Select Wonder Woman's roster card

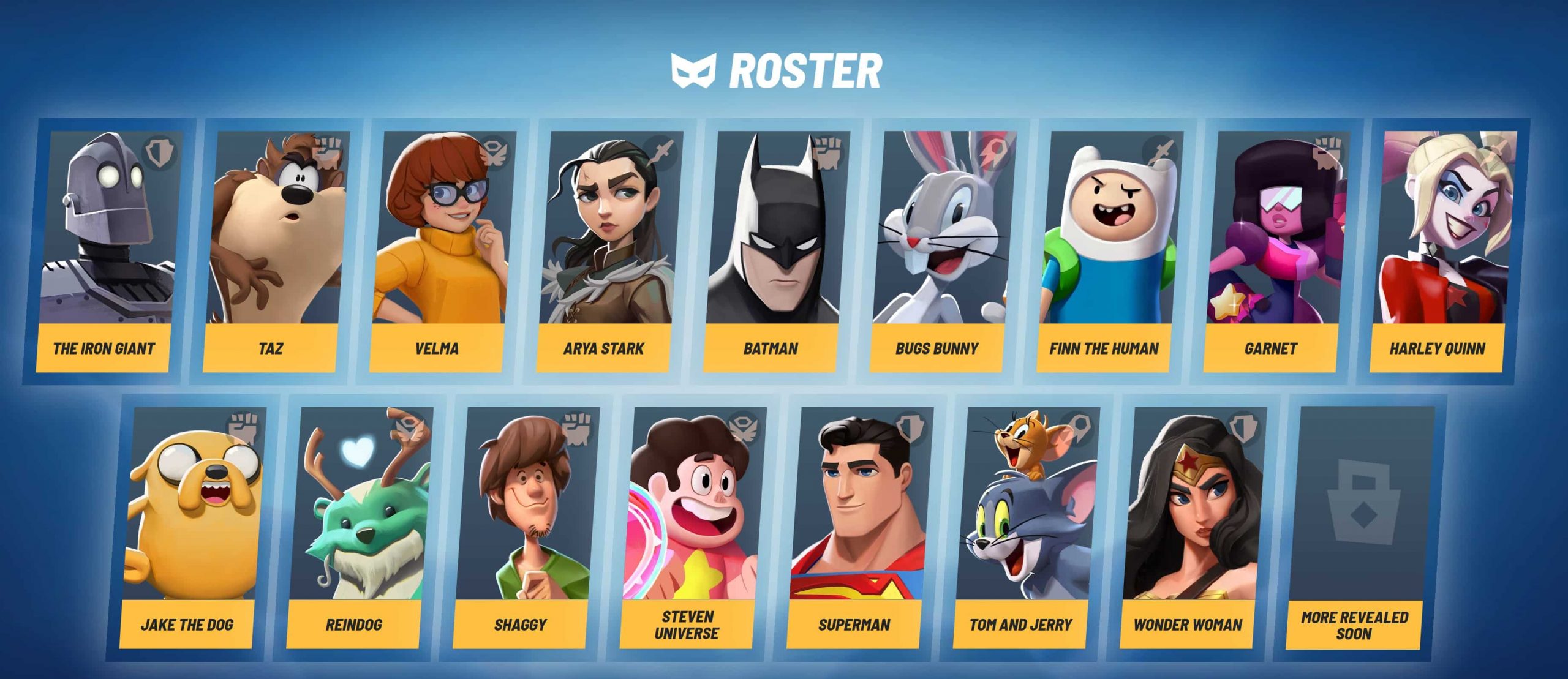(x=1188, y=527)
